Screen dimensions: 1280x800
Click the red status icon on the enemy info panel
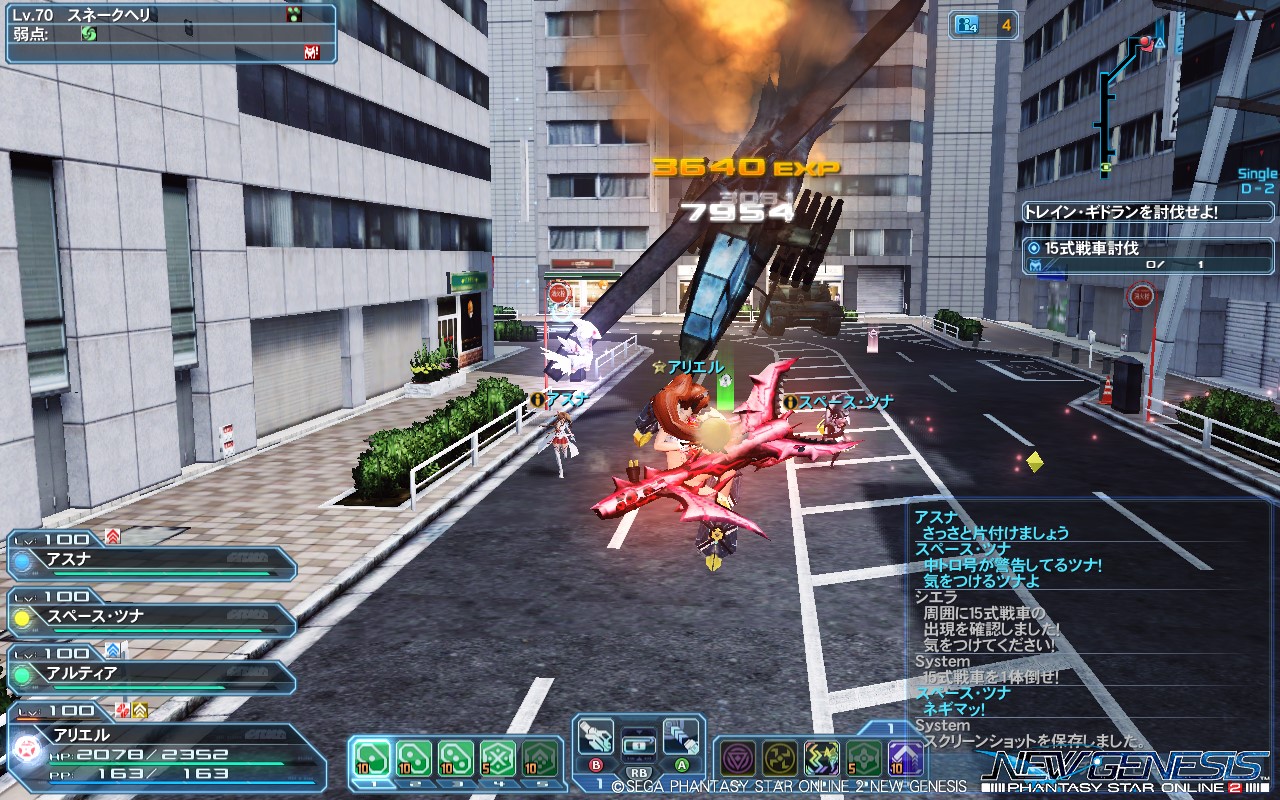click(x=310, y=51)
